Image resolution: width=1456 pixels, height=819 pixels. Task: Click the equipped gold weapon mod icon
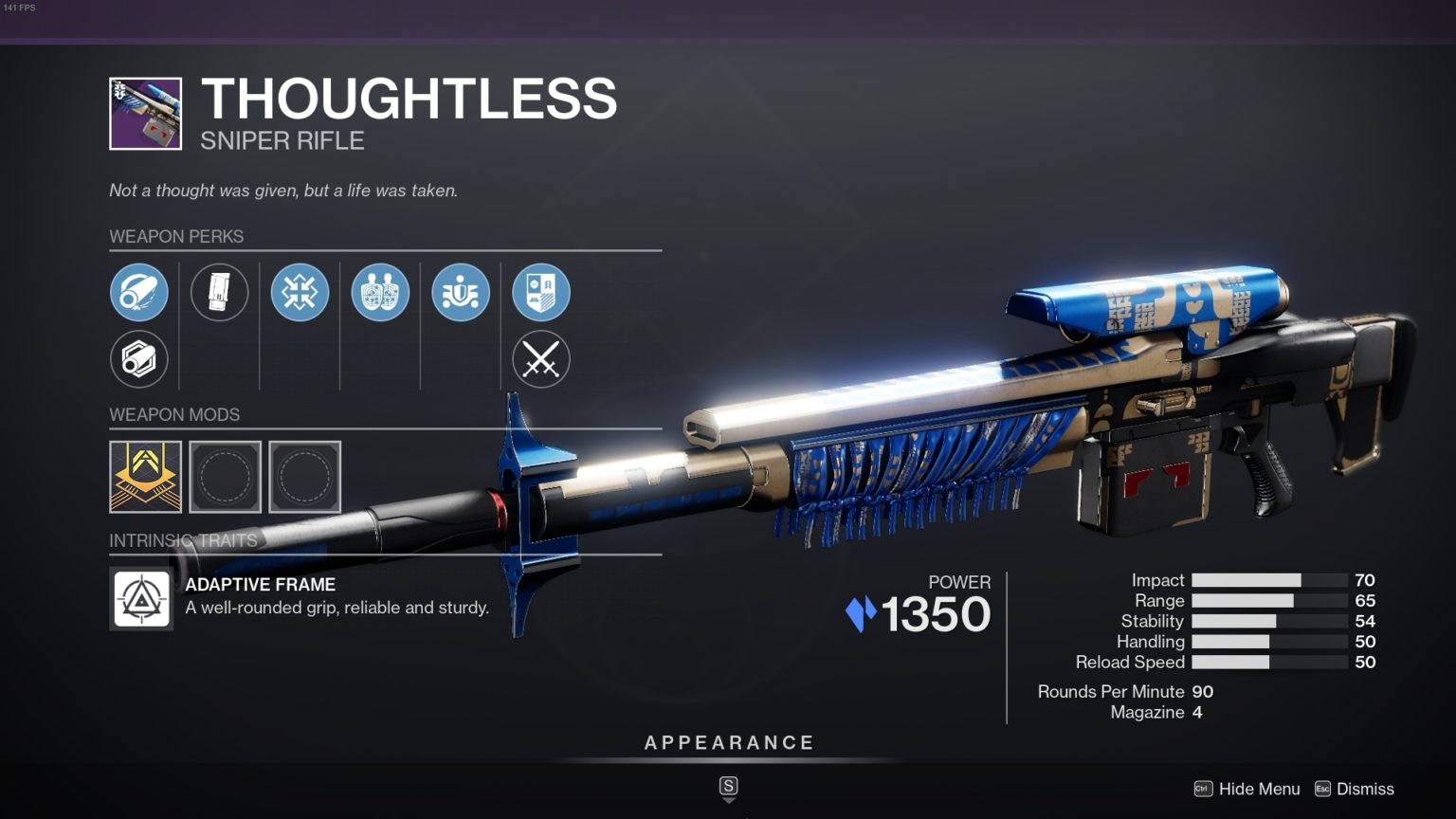[144, 477]
